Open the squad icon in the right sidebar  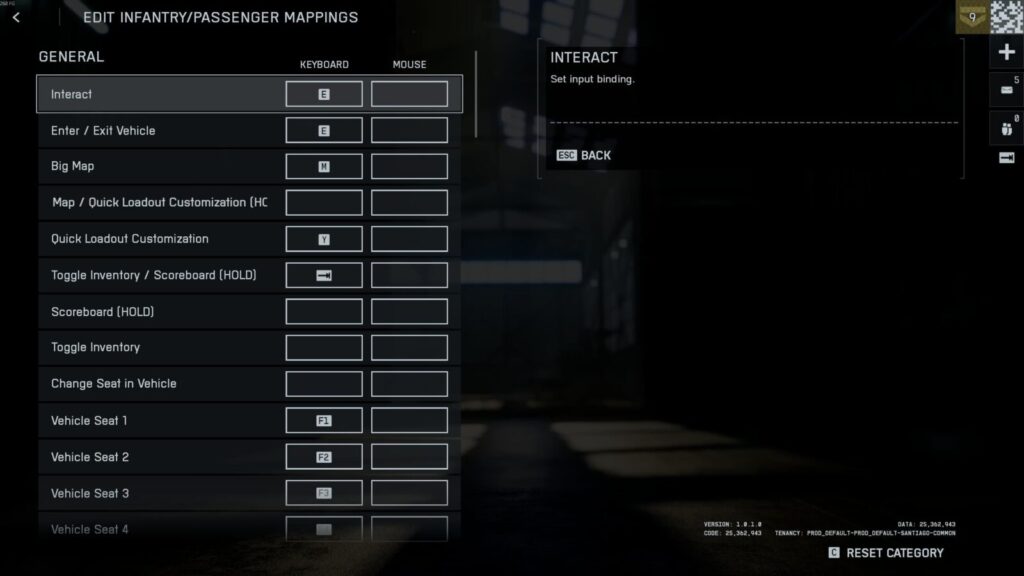(1006, 127)
